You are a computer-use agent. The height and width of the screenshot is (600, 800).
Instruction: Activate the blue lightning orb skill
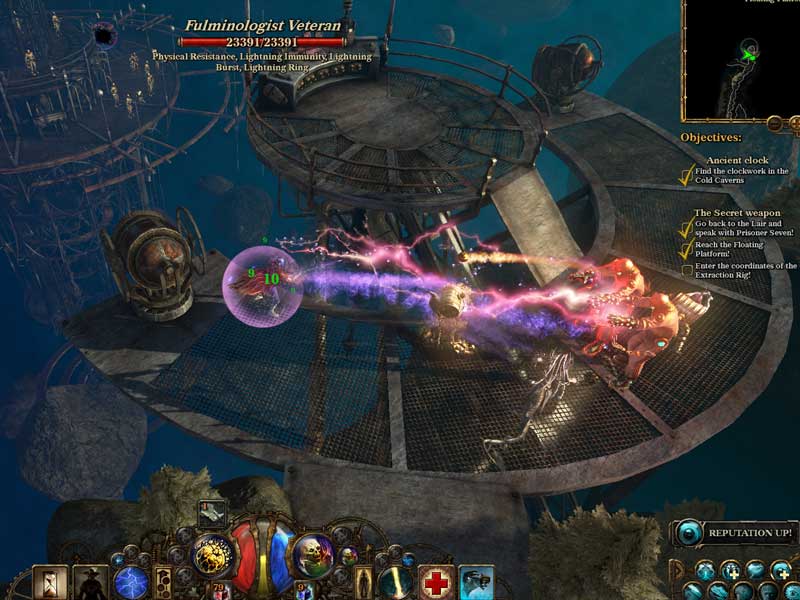click(x=131, y=582)
